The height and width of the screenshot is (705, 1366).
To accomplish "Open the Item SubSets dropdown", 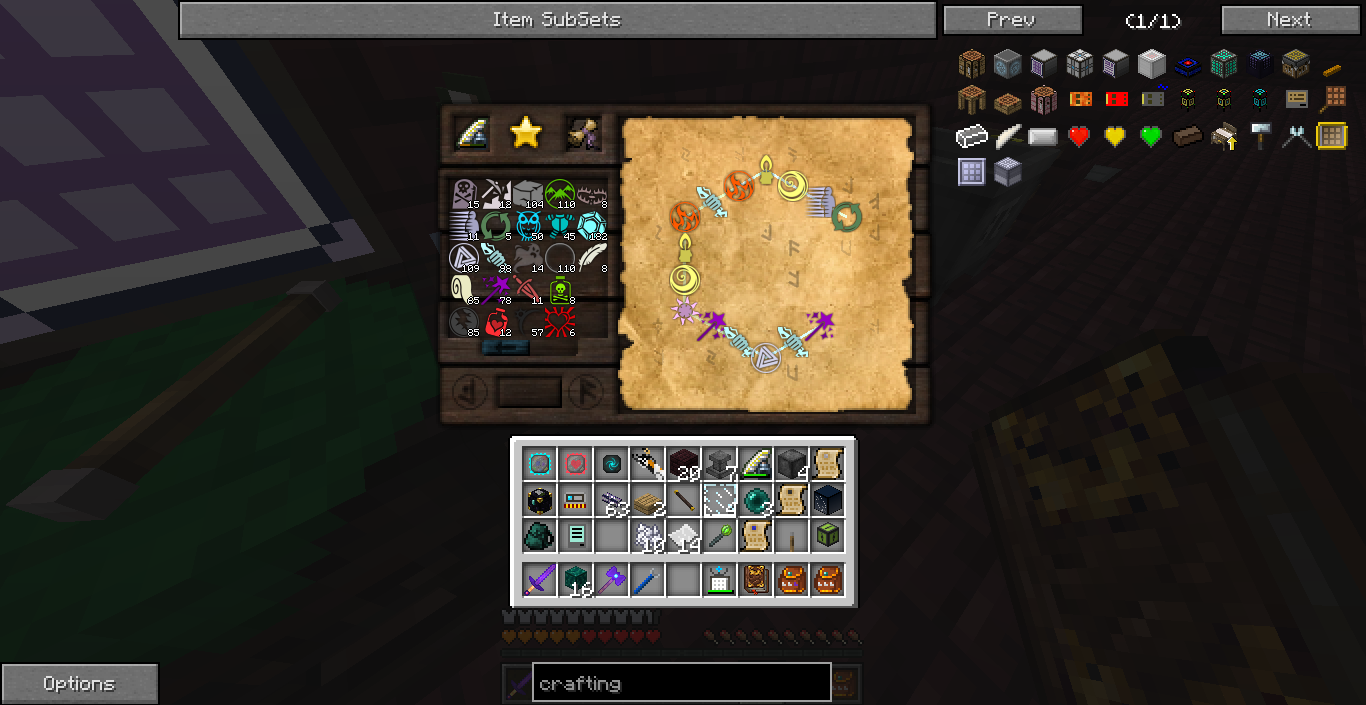I will point(556,20).
